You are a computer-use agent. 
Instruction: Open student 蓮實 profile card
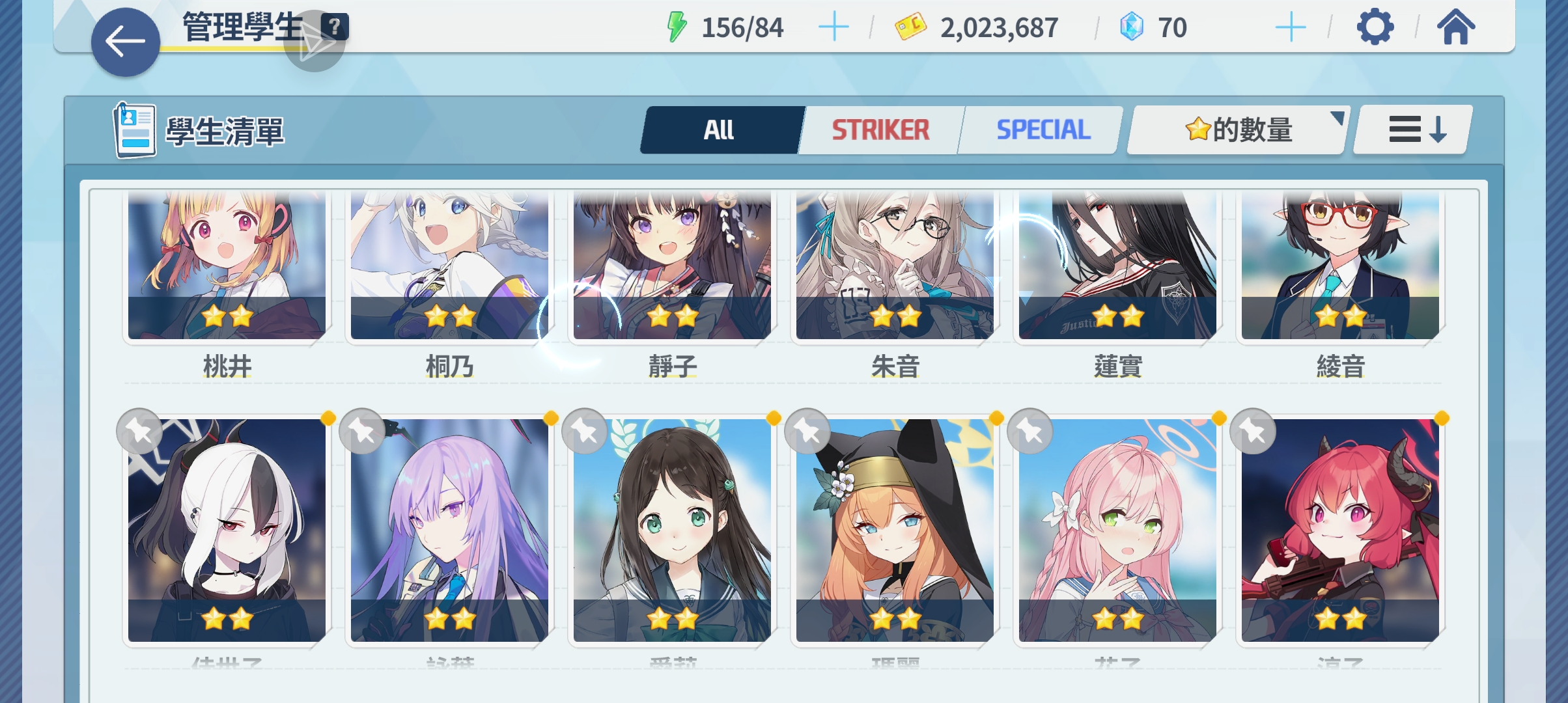(1117, 267)
